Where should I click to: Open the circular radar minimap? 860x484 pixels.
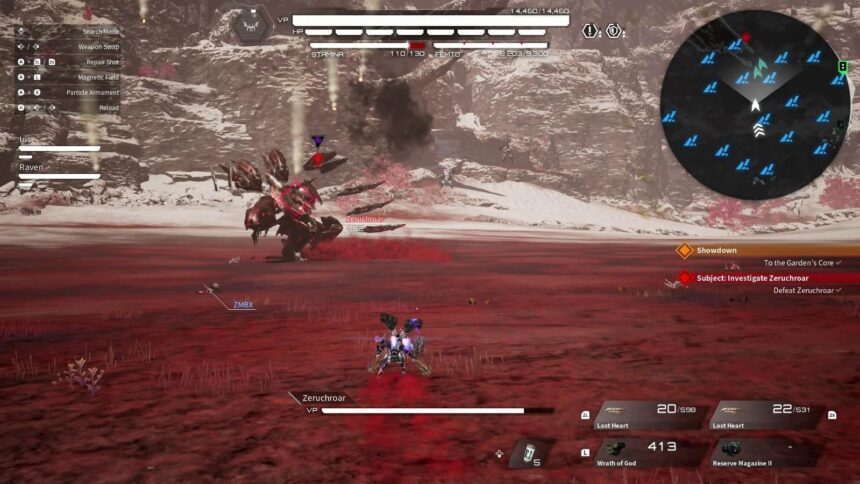754,105
